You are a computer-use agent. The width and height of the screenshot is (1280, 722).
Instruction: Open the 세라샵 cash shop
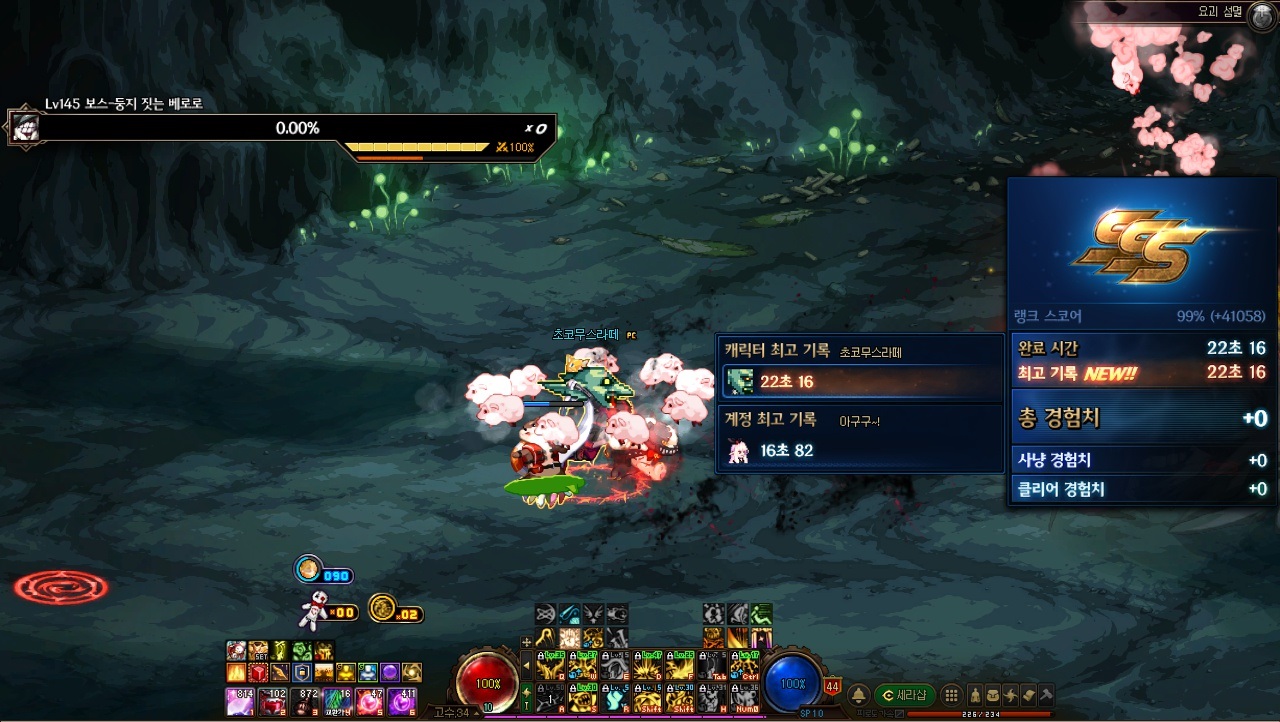click(905, 695)
